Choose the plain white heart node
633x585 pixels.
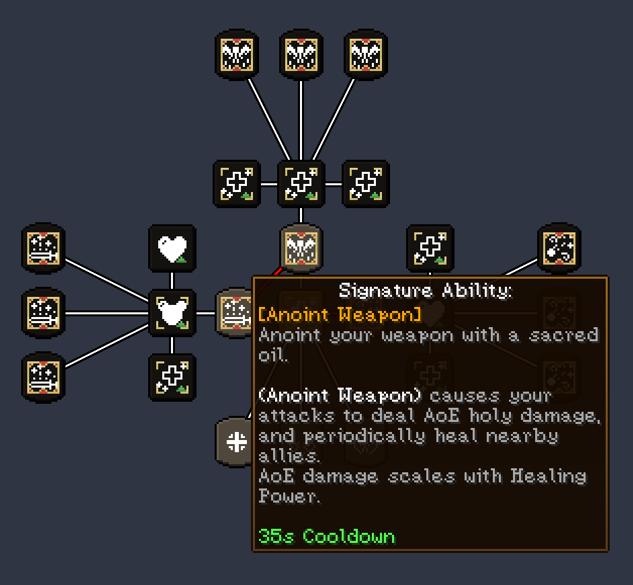(x=172, y=248)
